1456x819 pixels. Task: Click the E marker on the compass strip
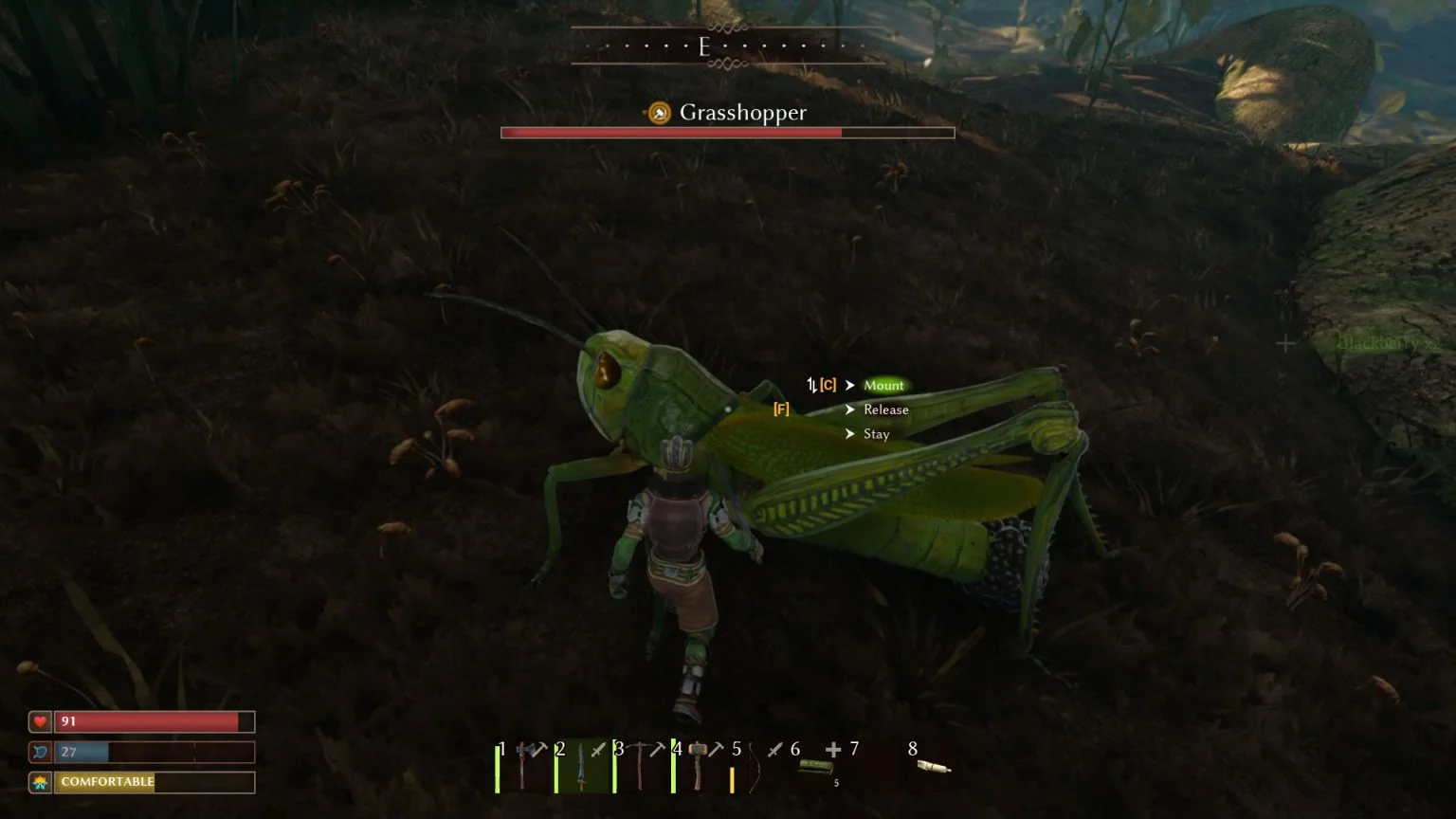pyautogui.click(x=704, y=46)
